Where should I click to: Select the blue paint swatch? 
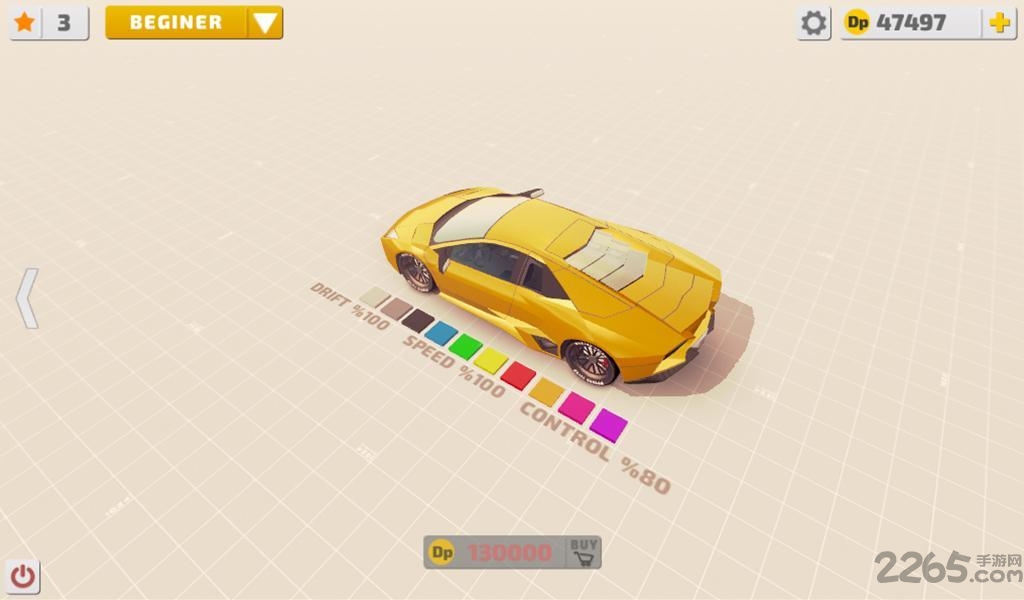(x=441, y=334)
